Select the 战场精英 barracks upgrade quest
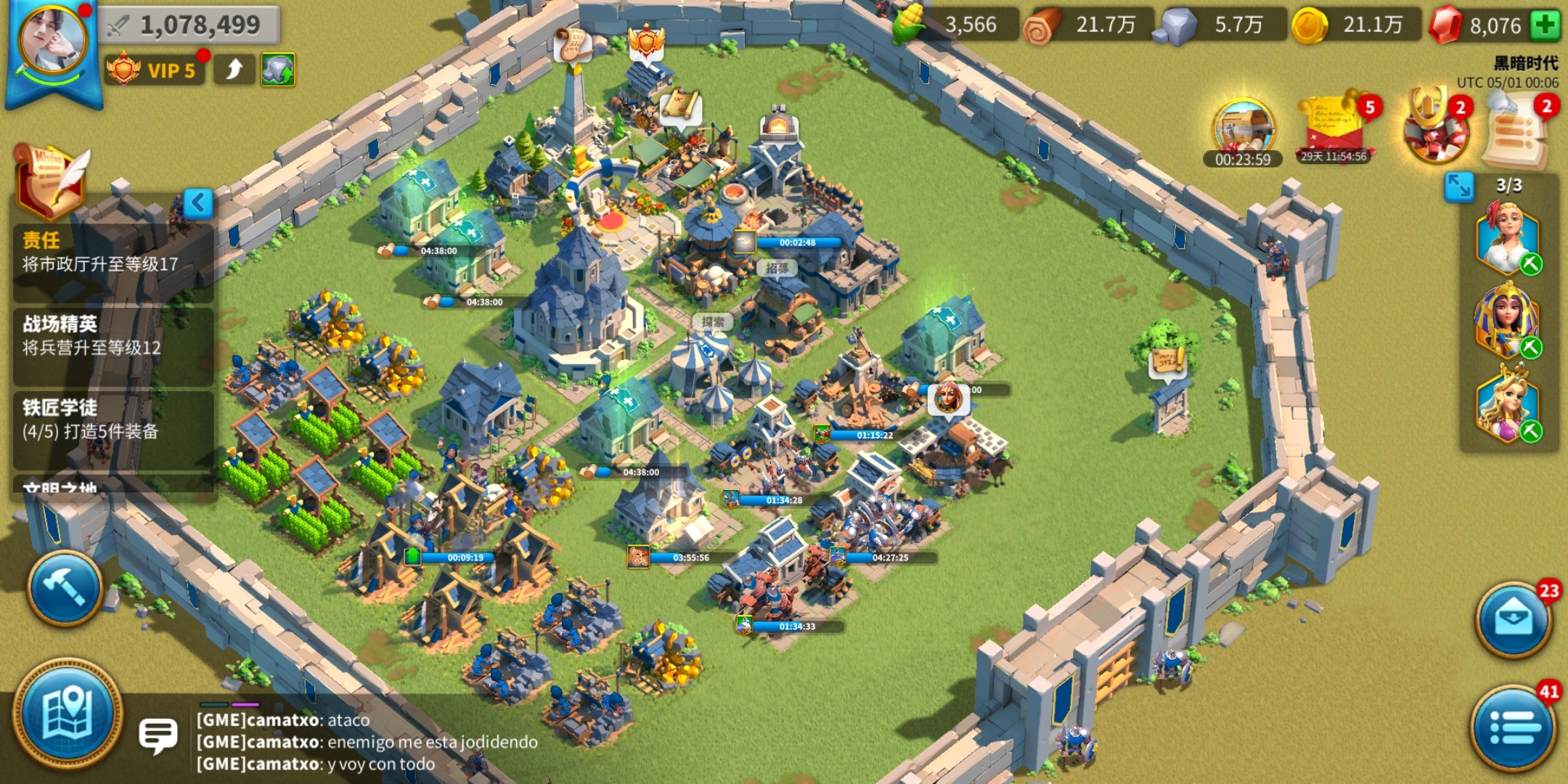The width and height of the screenshot is (1568, 784). [113, 336]
